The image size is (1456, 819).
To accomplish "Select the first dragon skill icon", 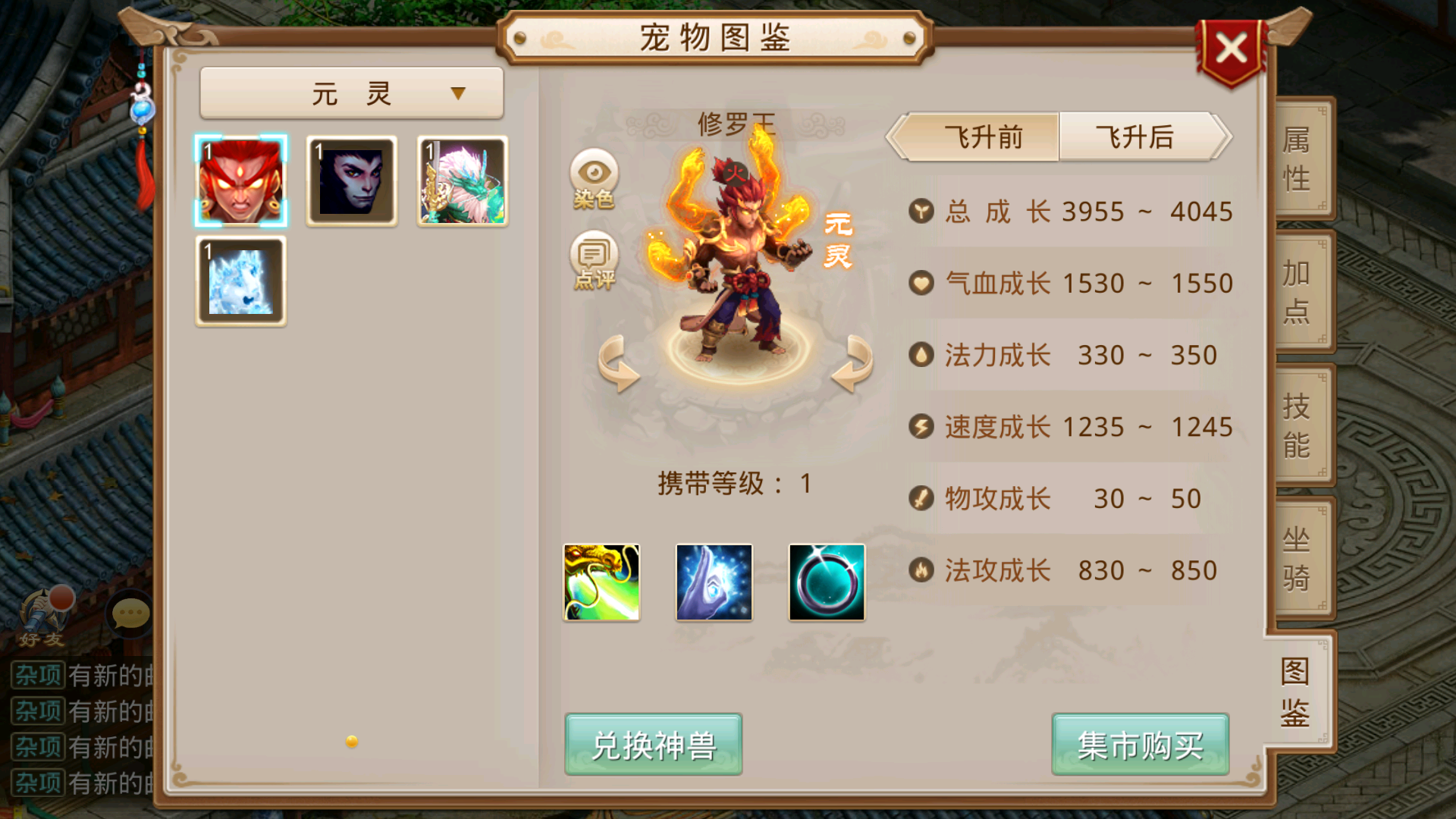I will [x=601, y=581].
